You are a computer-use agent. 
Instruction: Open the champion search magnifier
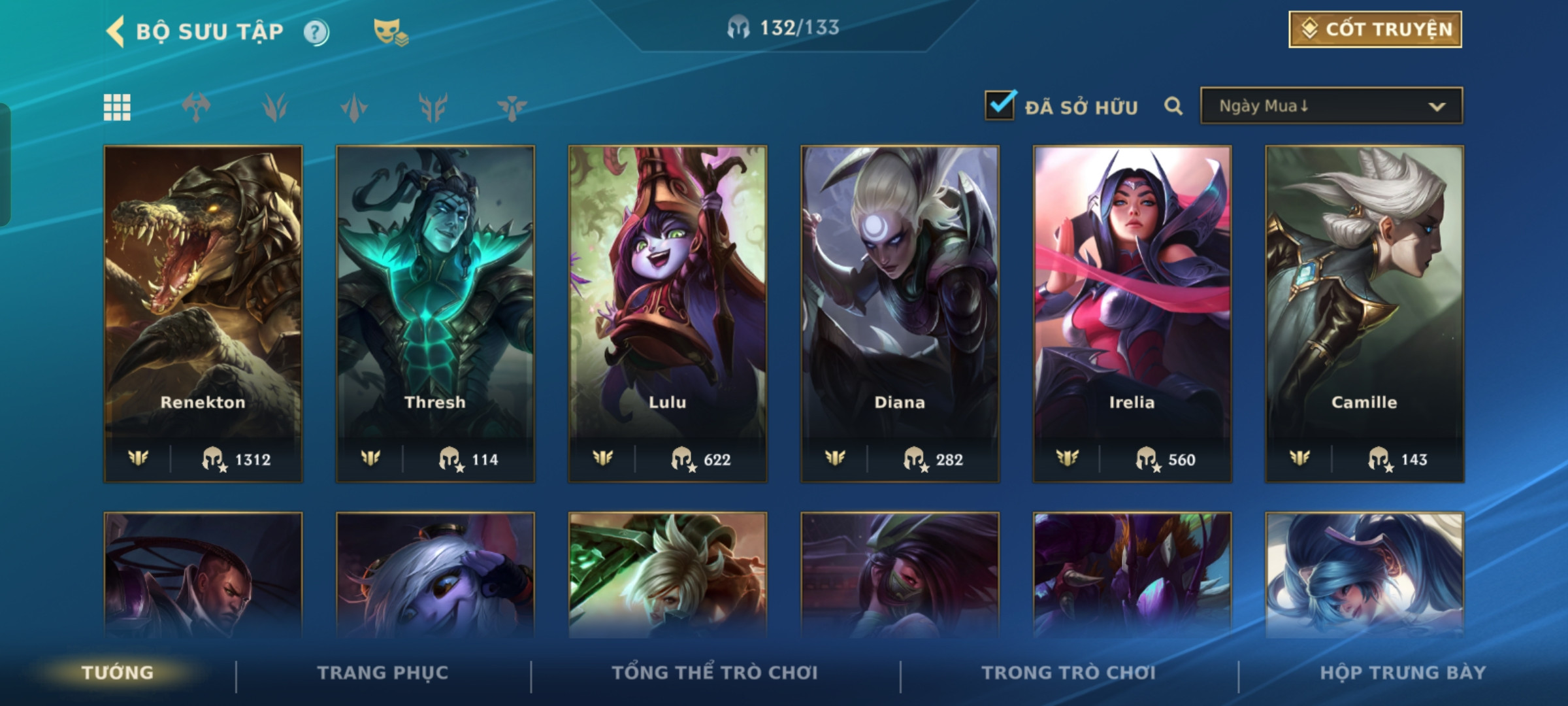1173,106
